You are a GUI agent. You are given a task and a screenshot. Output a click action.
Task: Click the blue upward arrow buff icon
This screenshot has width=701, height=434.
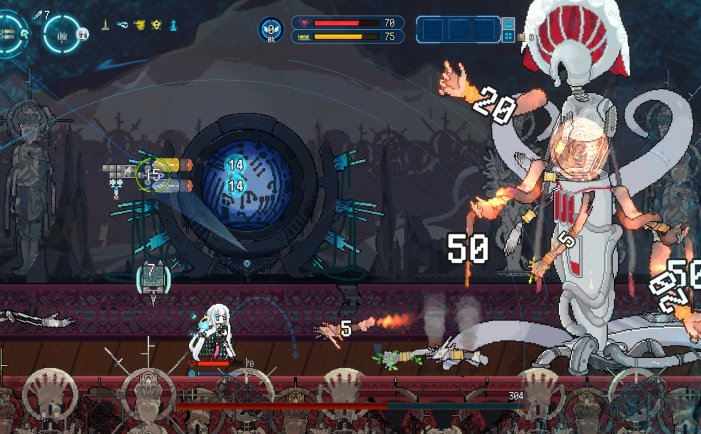pyautogui.click(x=172, y=23)
